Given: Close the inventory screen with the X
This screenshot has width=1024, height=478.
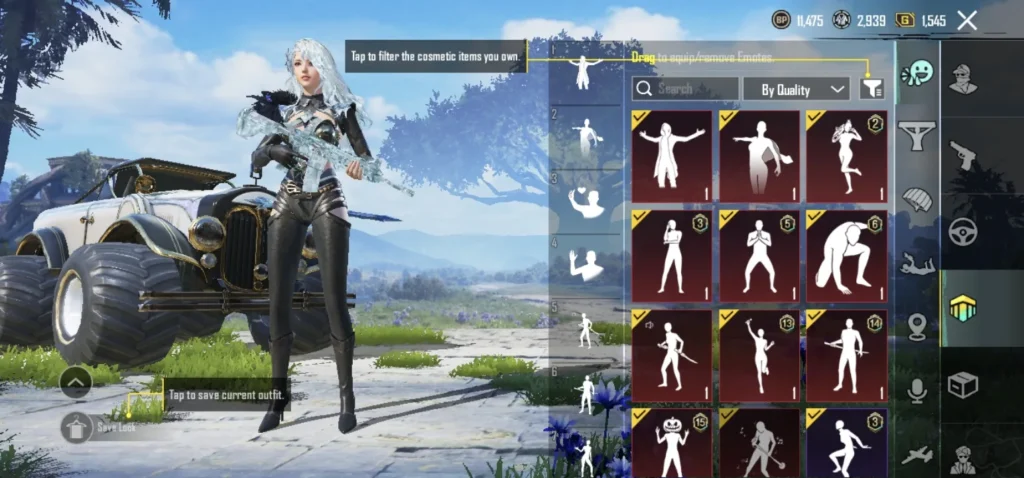Looking at the screenshot, I should (x=967, y=20).
